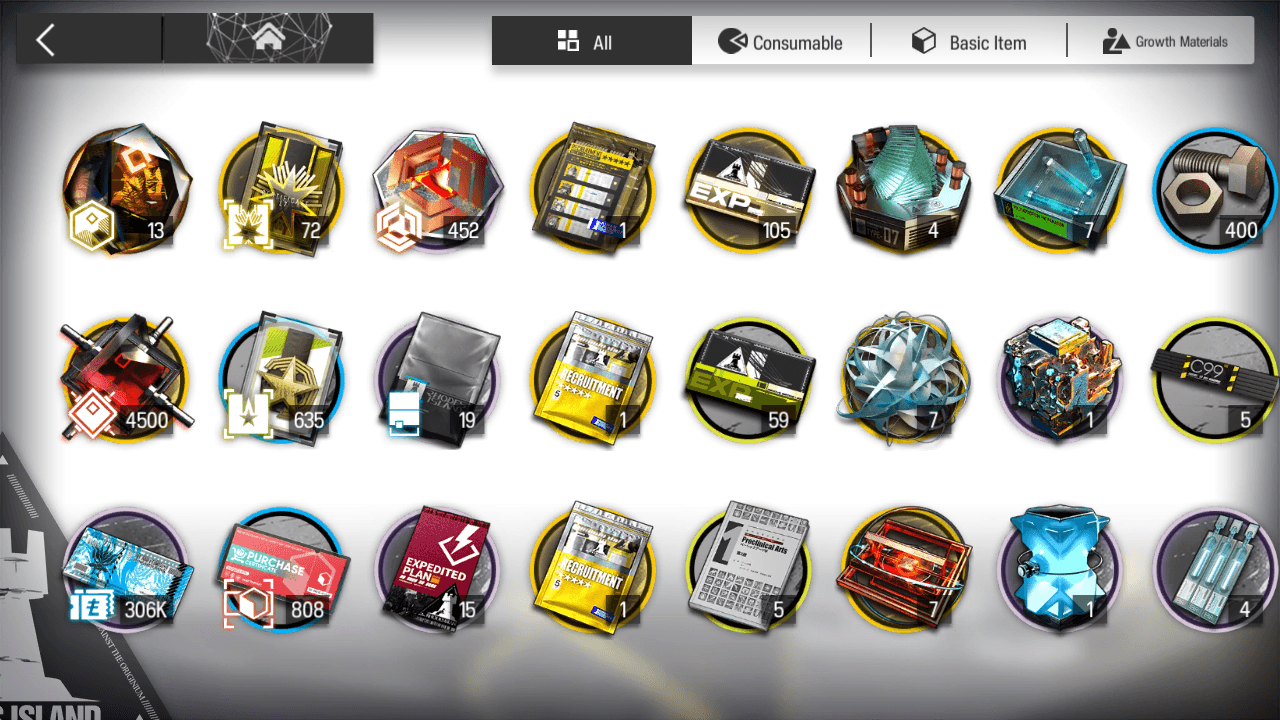Select the red crystal item with 4500
Viewport: 1280px width, 720px height.
125,378
